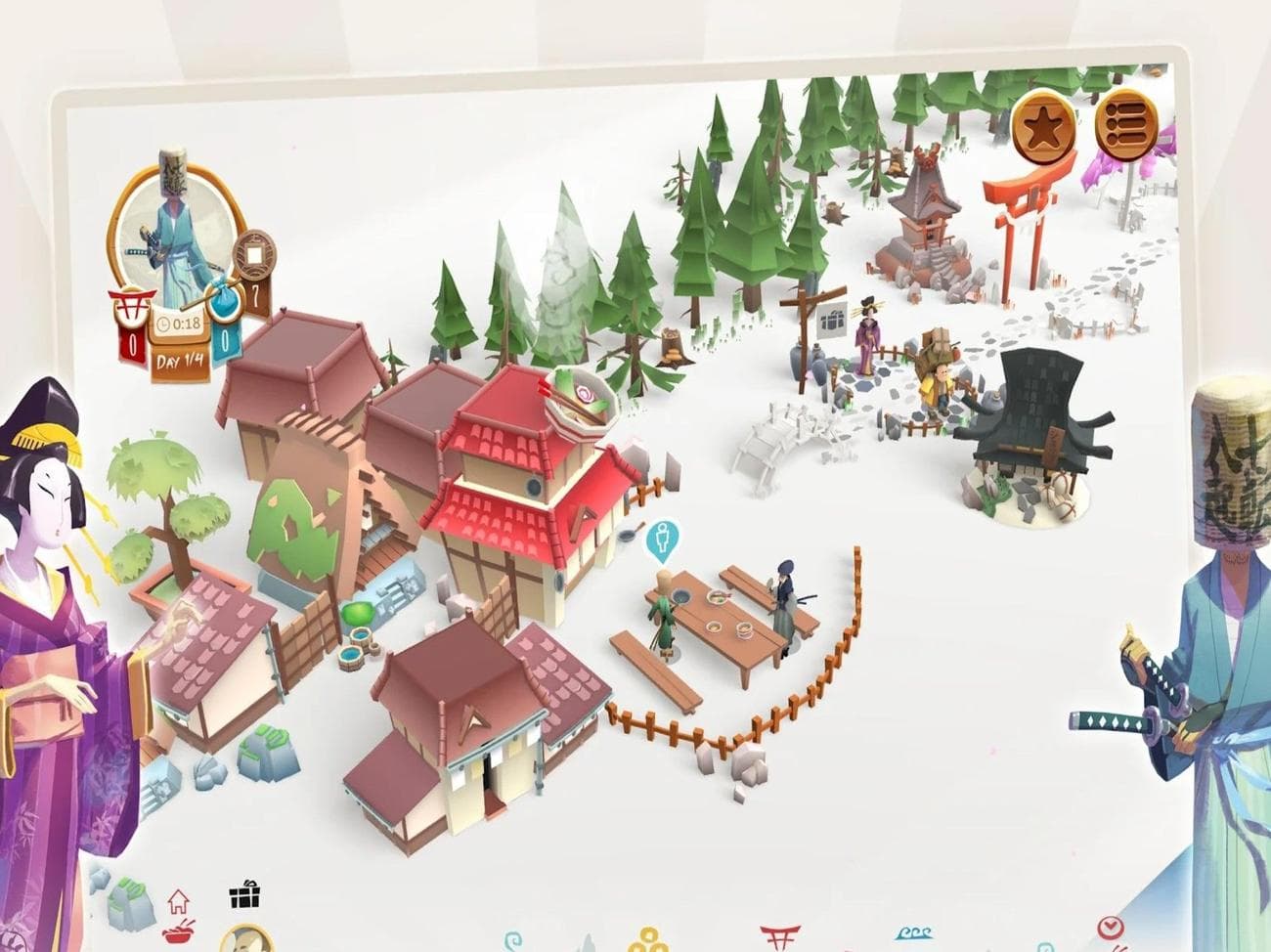Screen dimensions: 1271x952
Task: Click the yellow coins icon
Action: point(650,941)
